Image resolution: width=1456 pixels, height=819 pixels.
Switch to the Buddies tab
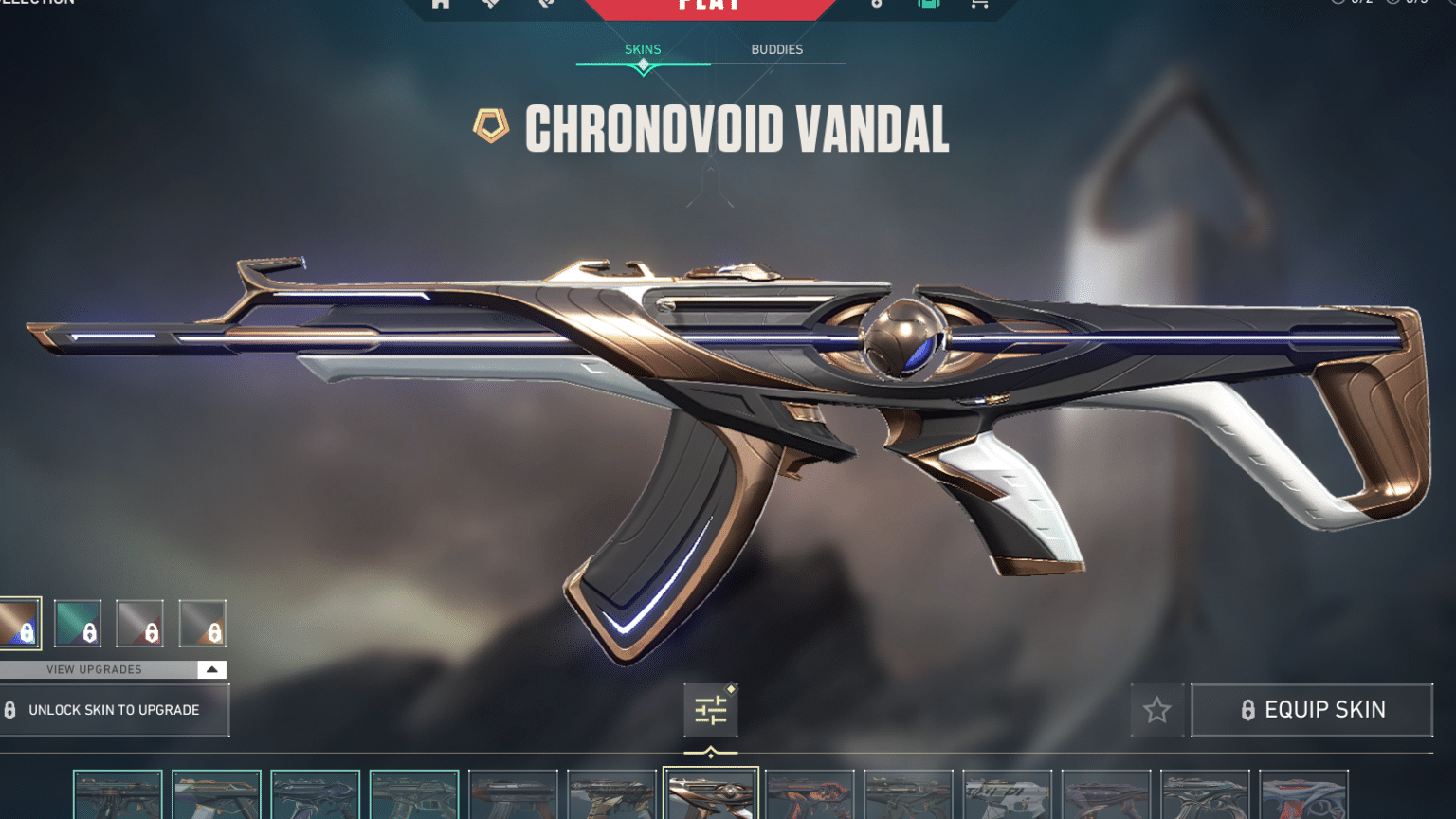click(x=776, y=49)
